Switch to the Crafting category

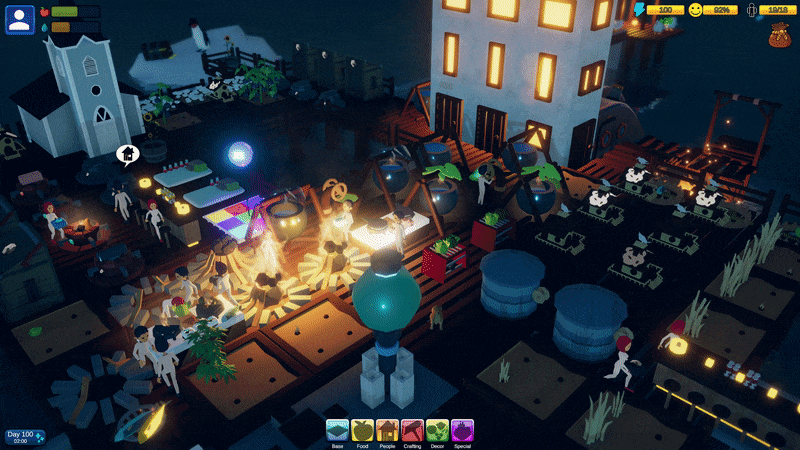(x=412, y=431)
